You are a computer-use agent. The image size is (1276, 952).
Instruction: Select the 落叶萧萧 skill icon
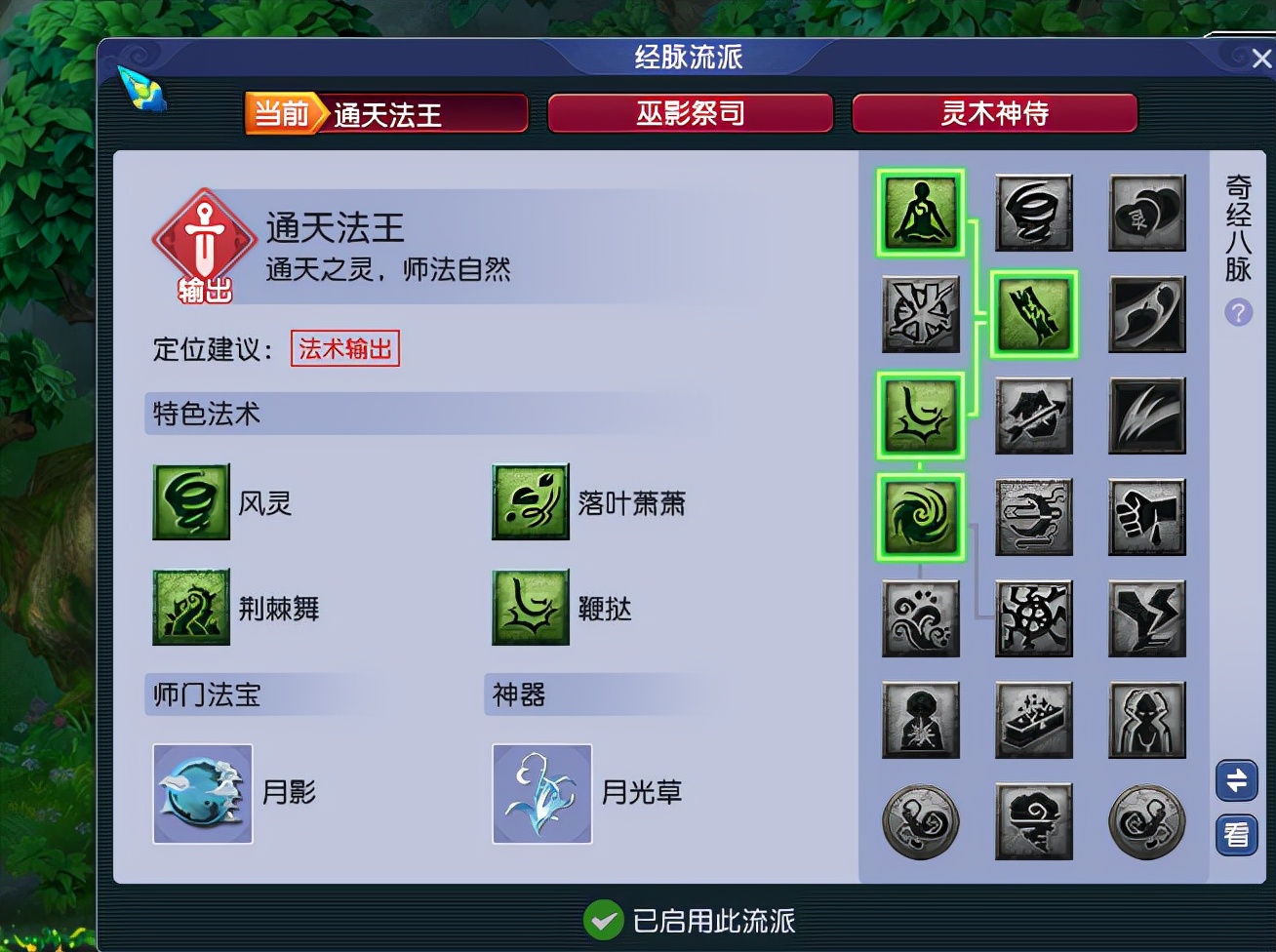530,502
